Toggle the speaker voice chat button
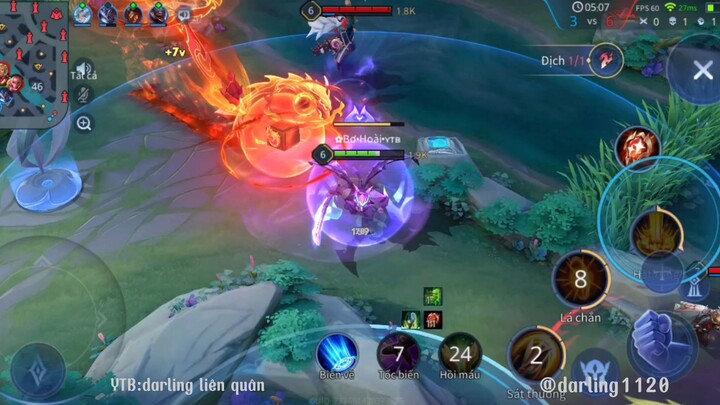 (x=84, y=69)
